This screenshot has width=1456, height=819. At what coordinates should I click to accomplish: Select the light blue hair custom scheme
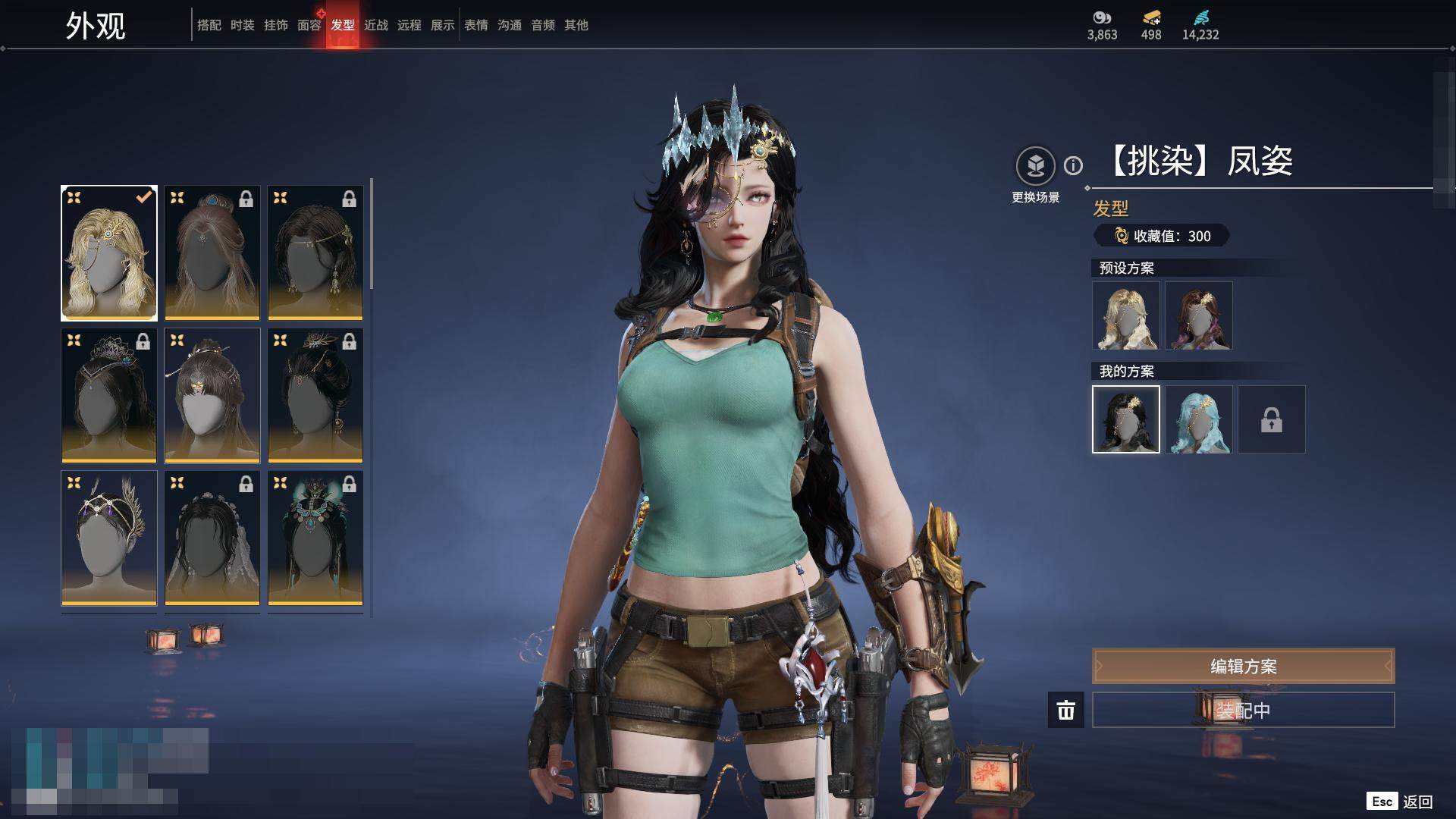click(1199, 419)
